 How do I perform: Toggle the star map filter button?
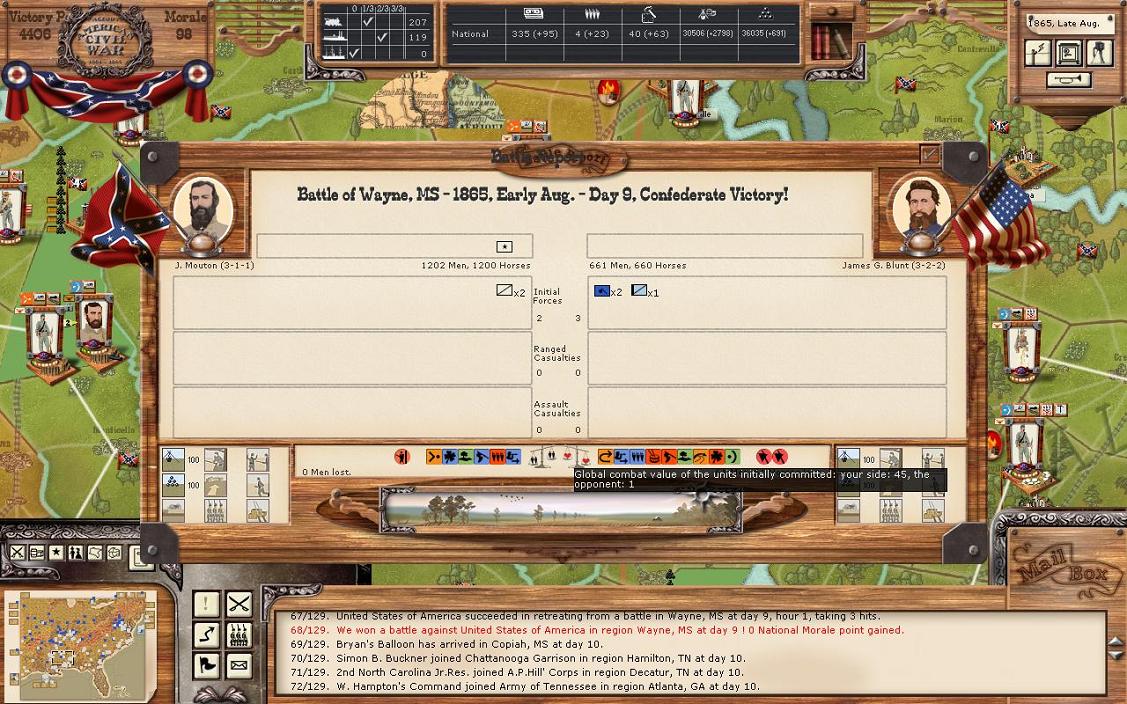56,553
